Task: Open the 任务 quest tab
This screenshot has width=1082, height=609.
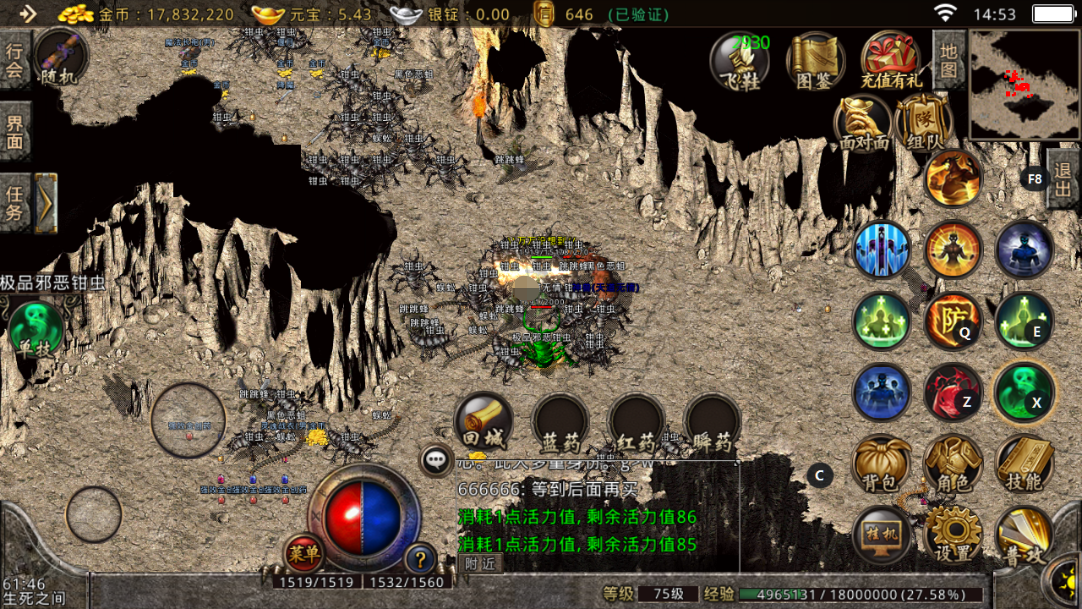Action: [15, 201]
